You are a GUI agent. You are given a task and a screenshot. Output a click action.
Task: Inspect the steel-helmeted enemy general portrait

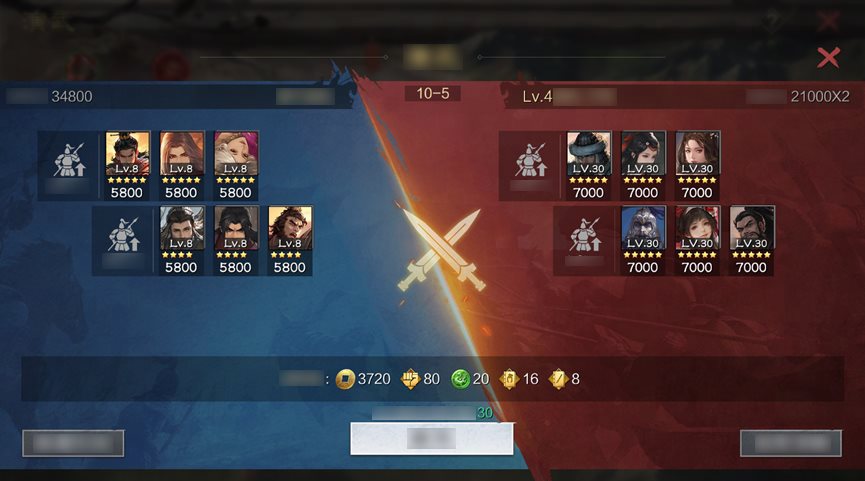643,228
